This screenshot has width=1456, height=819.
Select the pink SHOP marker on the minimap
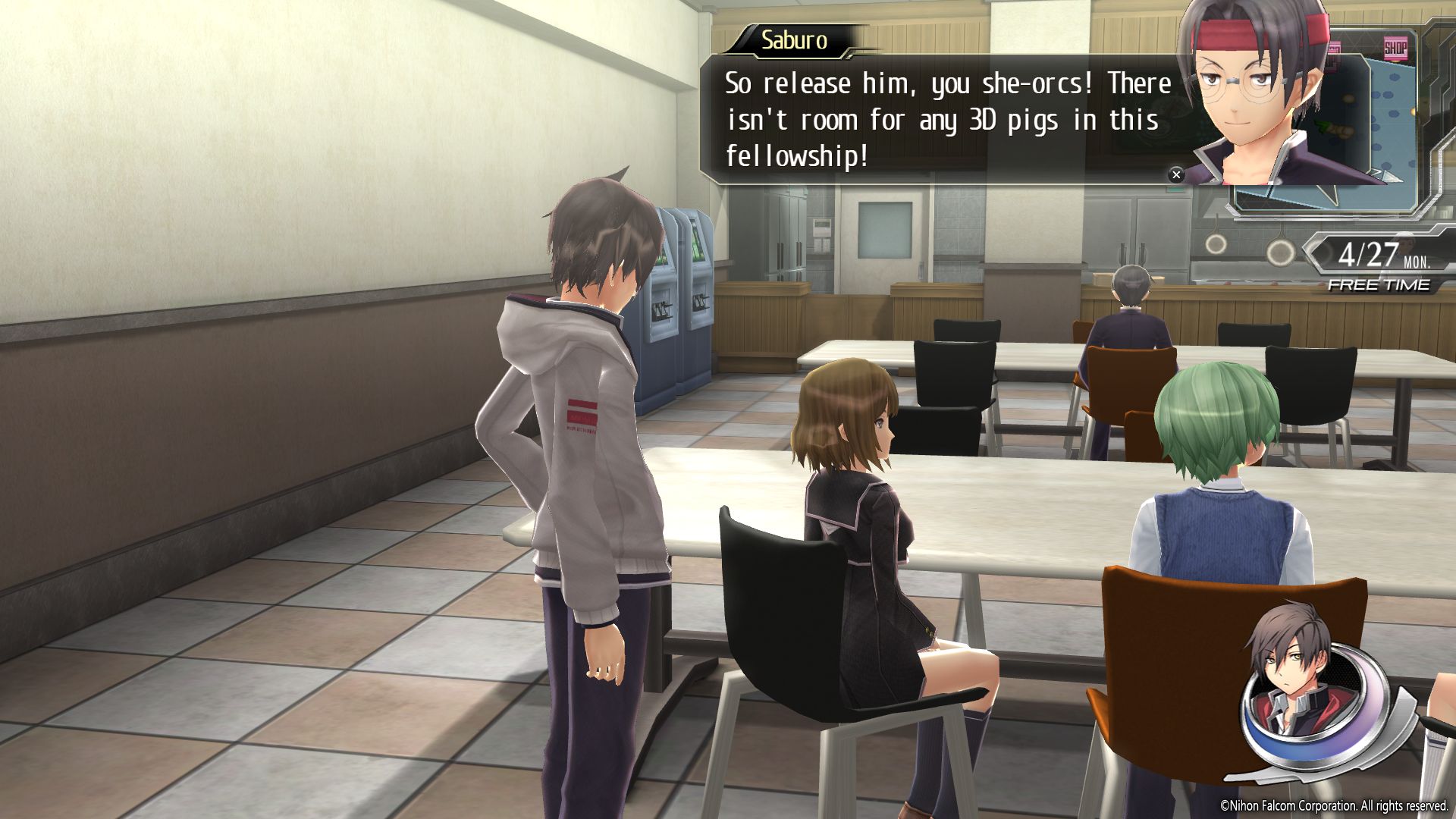pos(1395,49)
